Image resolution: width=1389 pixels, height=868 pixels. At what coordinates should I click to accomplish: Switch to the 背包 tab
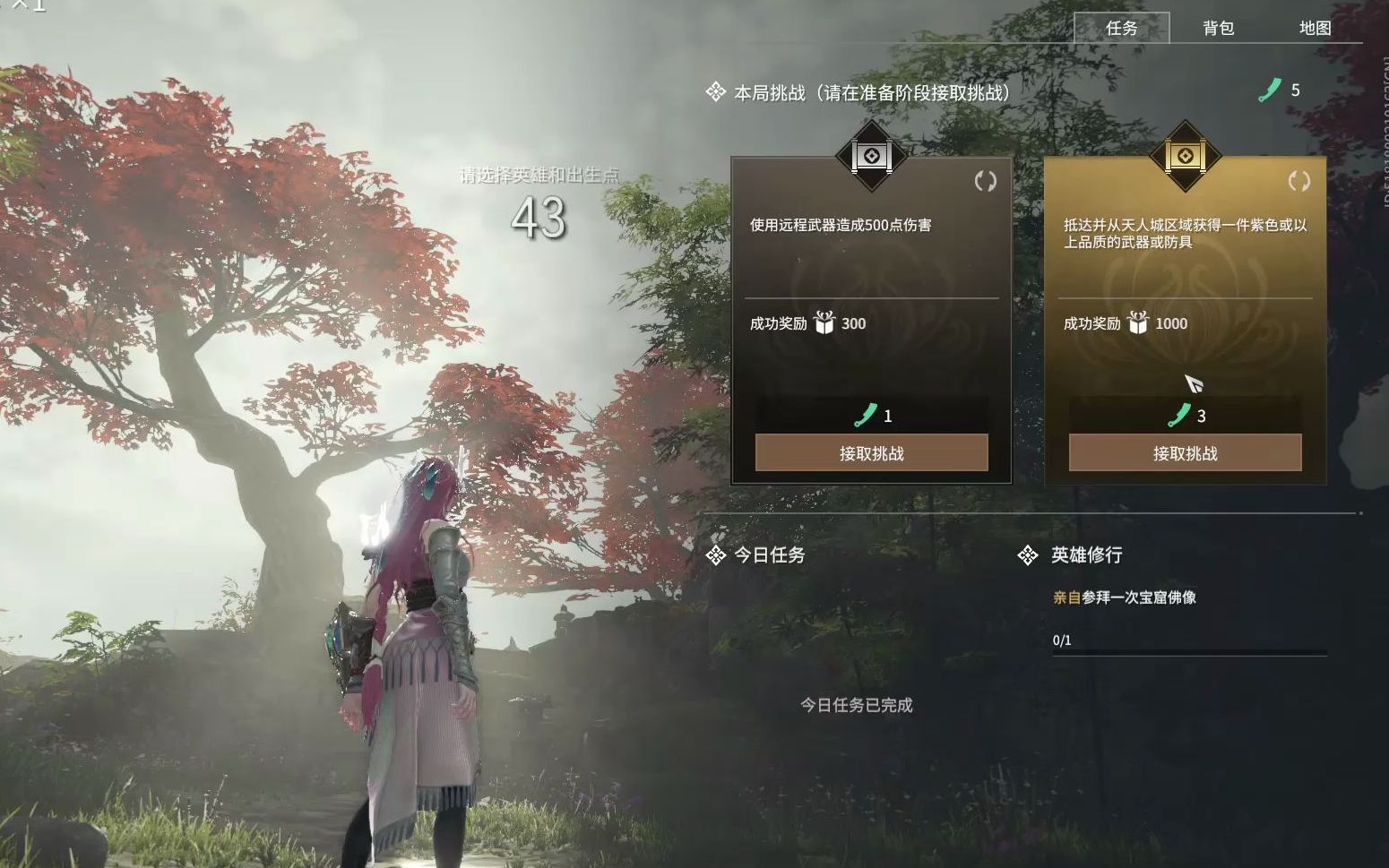(1217, 28)
